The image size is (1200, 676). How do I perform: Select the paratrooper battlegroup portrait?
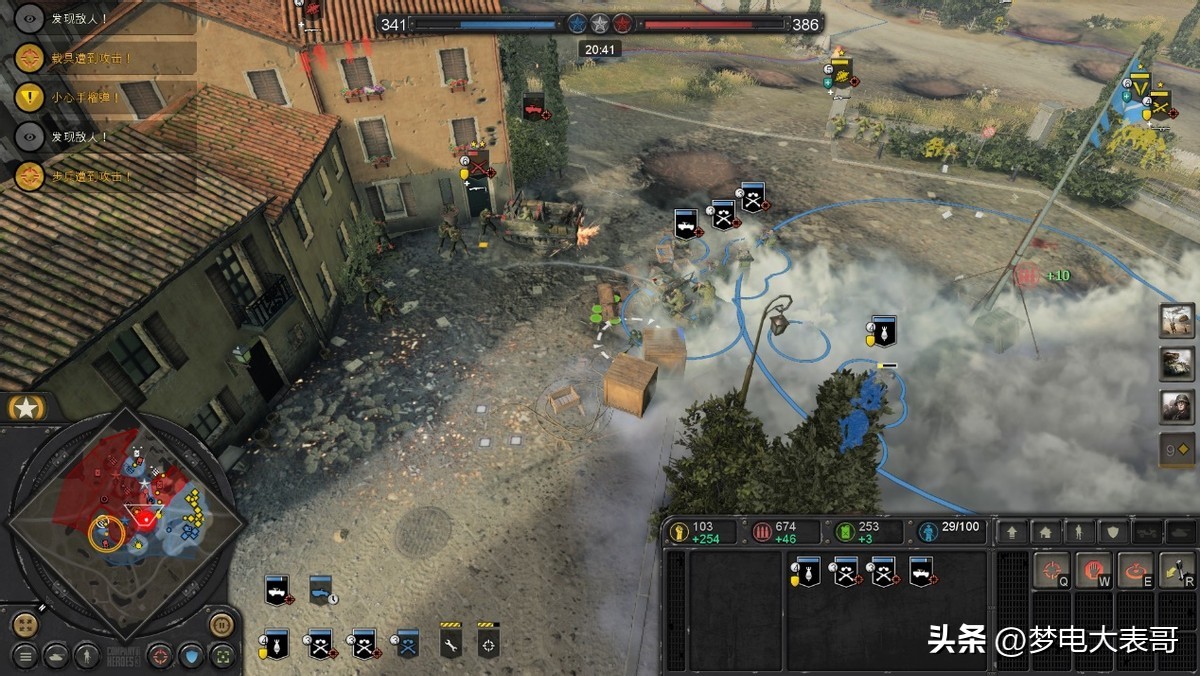tap(1177, 321)
